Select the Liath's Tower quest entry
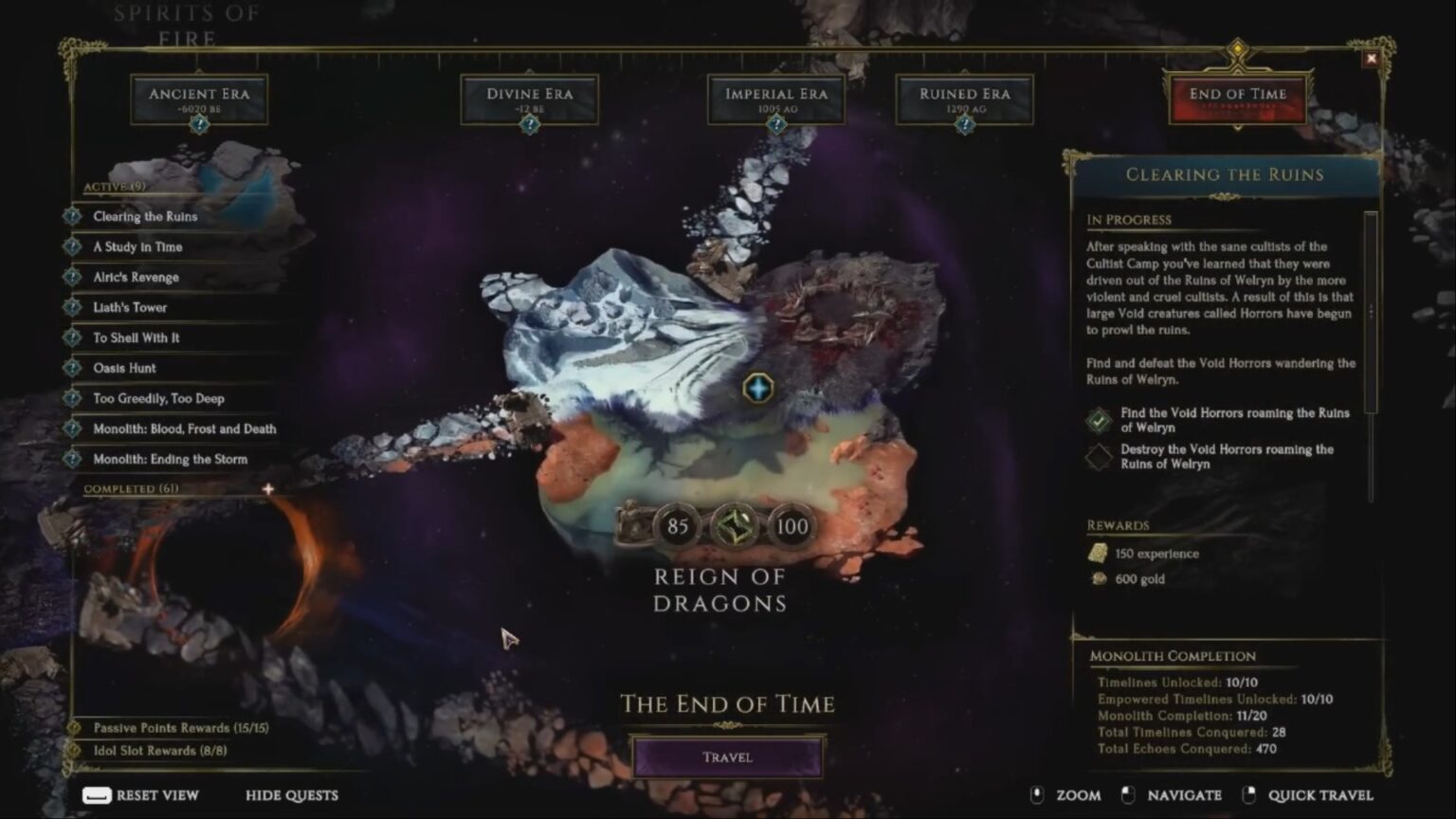The image size is (1456, 819). [128, 307]
